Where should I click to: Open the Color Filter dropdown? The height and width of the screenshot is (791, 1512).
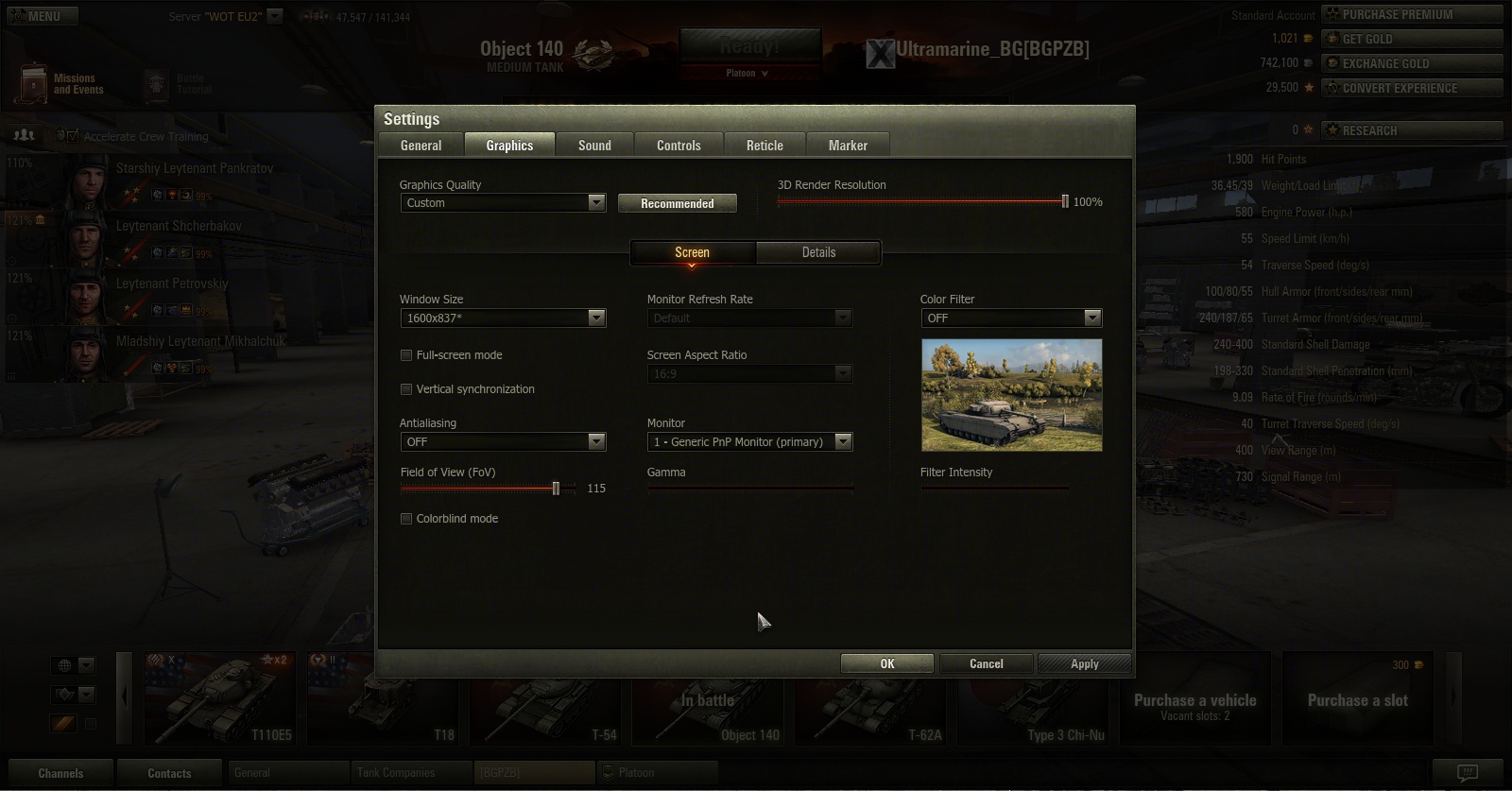tap(1011, 318)
